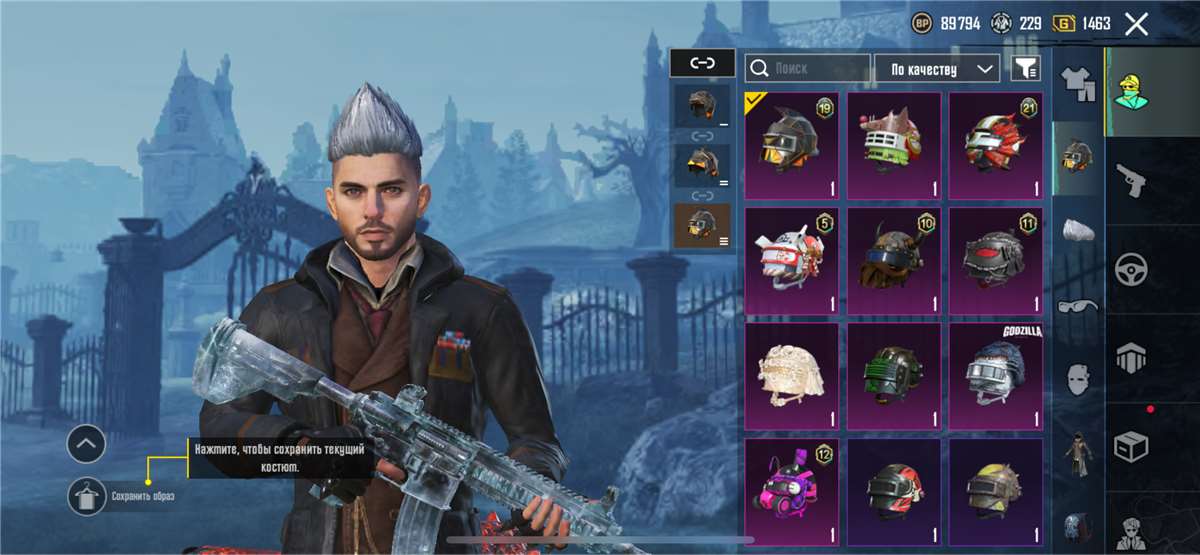Open the filter funnel options
Viewport: 1200px width, 555px height.
pyautogui.click(x=1026, y=68)
